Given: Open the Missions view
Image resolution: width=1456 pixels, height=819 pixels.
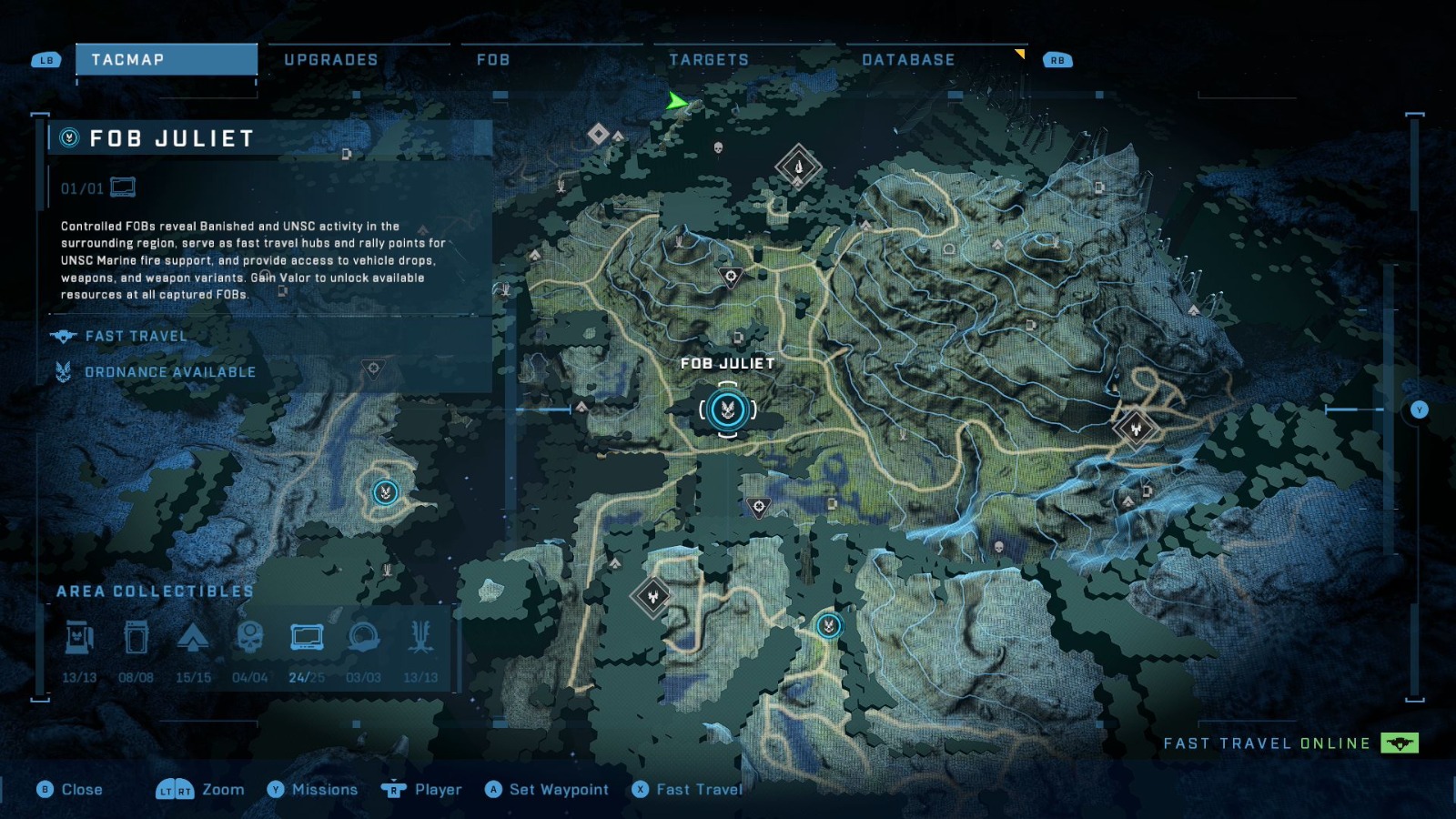Looking at the screenshot, I should click(x=323, y=789).
